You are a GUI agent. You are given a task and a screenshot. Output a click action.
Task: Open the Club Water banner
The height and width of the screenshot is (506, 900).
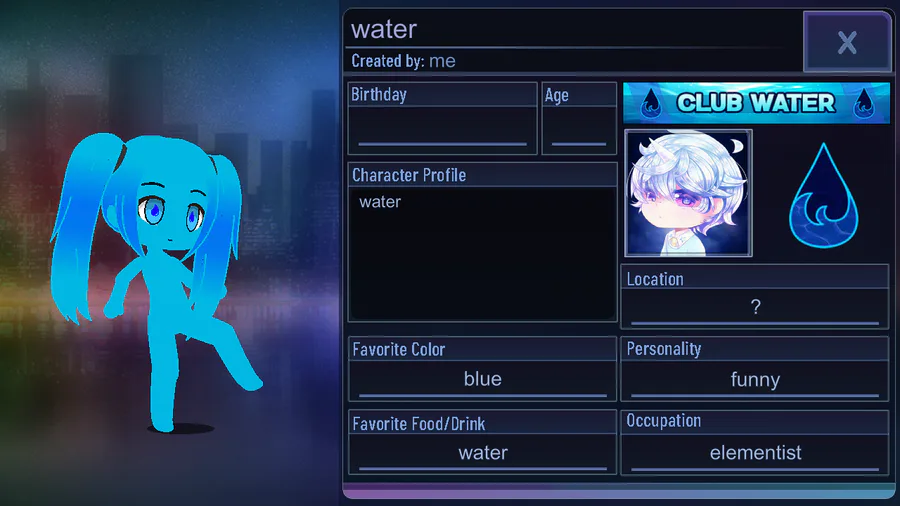click(756, 102)
